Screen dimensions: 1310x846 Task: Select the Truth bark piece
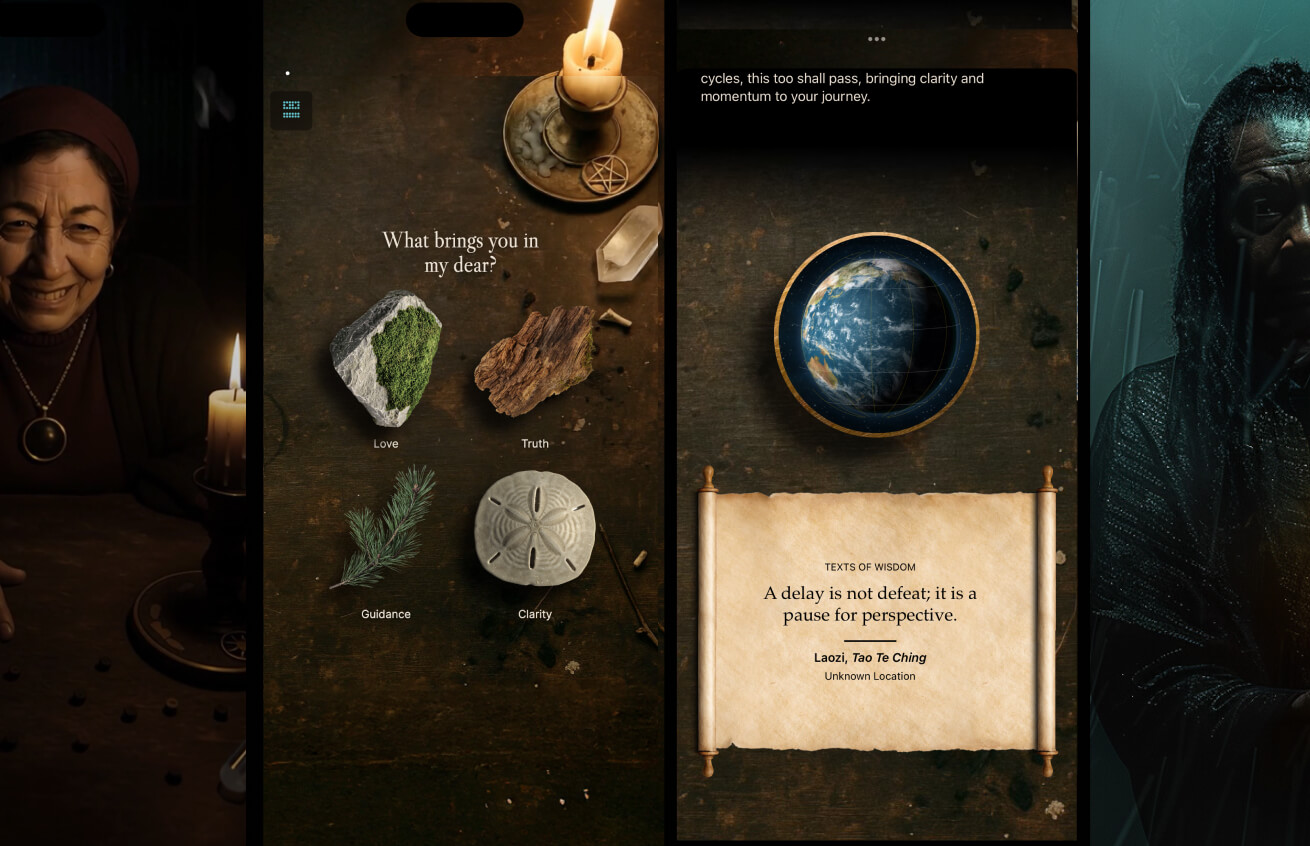535,360
